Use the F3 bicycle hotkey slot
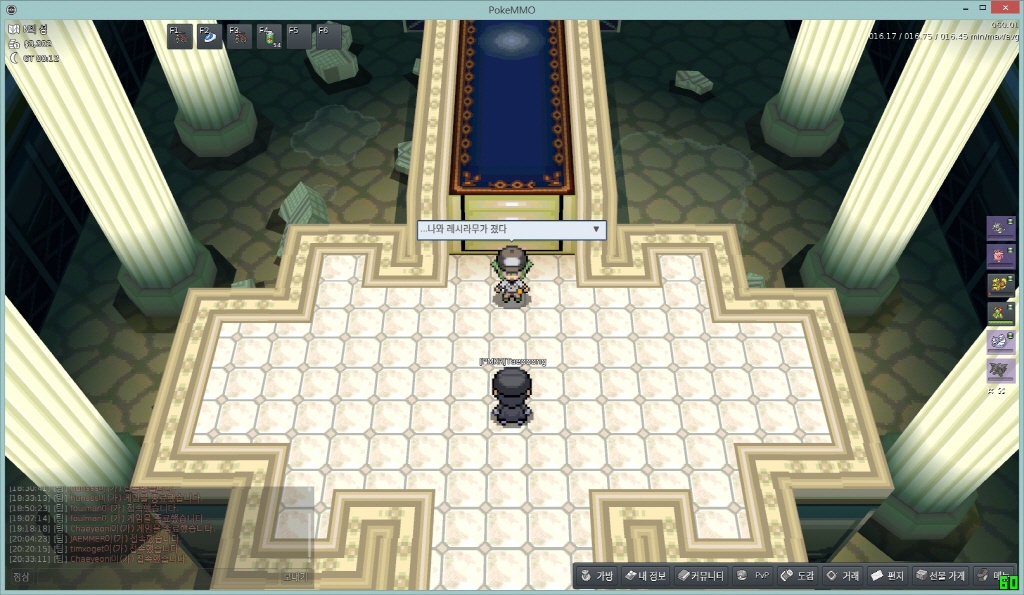 (240, 37)
